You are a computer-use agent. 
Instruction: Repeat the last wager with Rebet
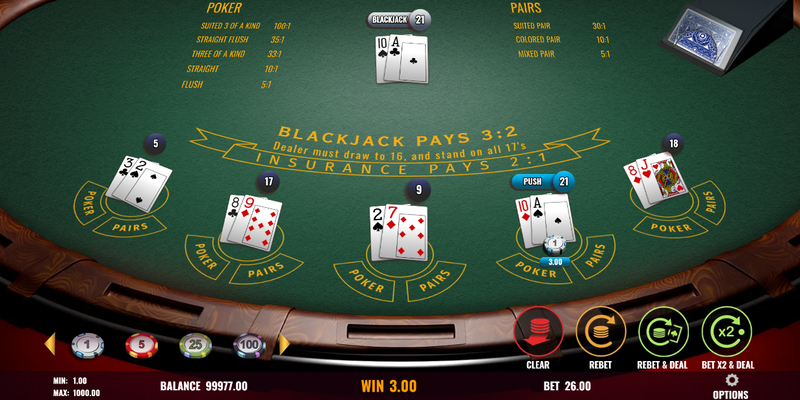(x=600, y=332)
